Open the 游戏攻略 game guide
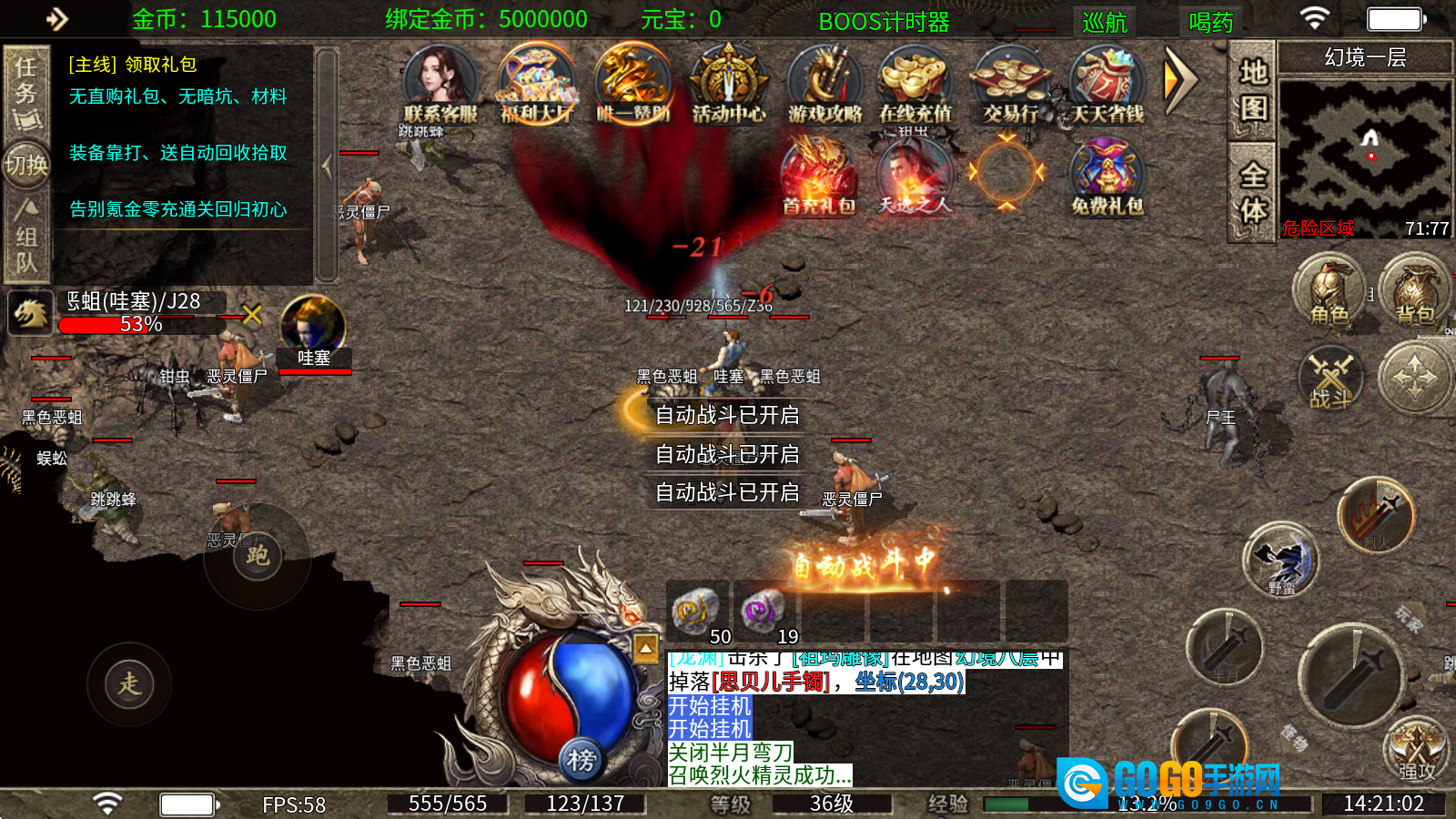The image size is (1456, 819). 824,85
